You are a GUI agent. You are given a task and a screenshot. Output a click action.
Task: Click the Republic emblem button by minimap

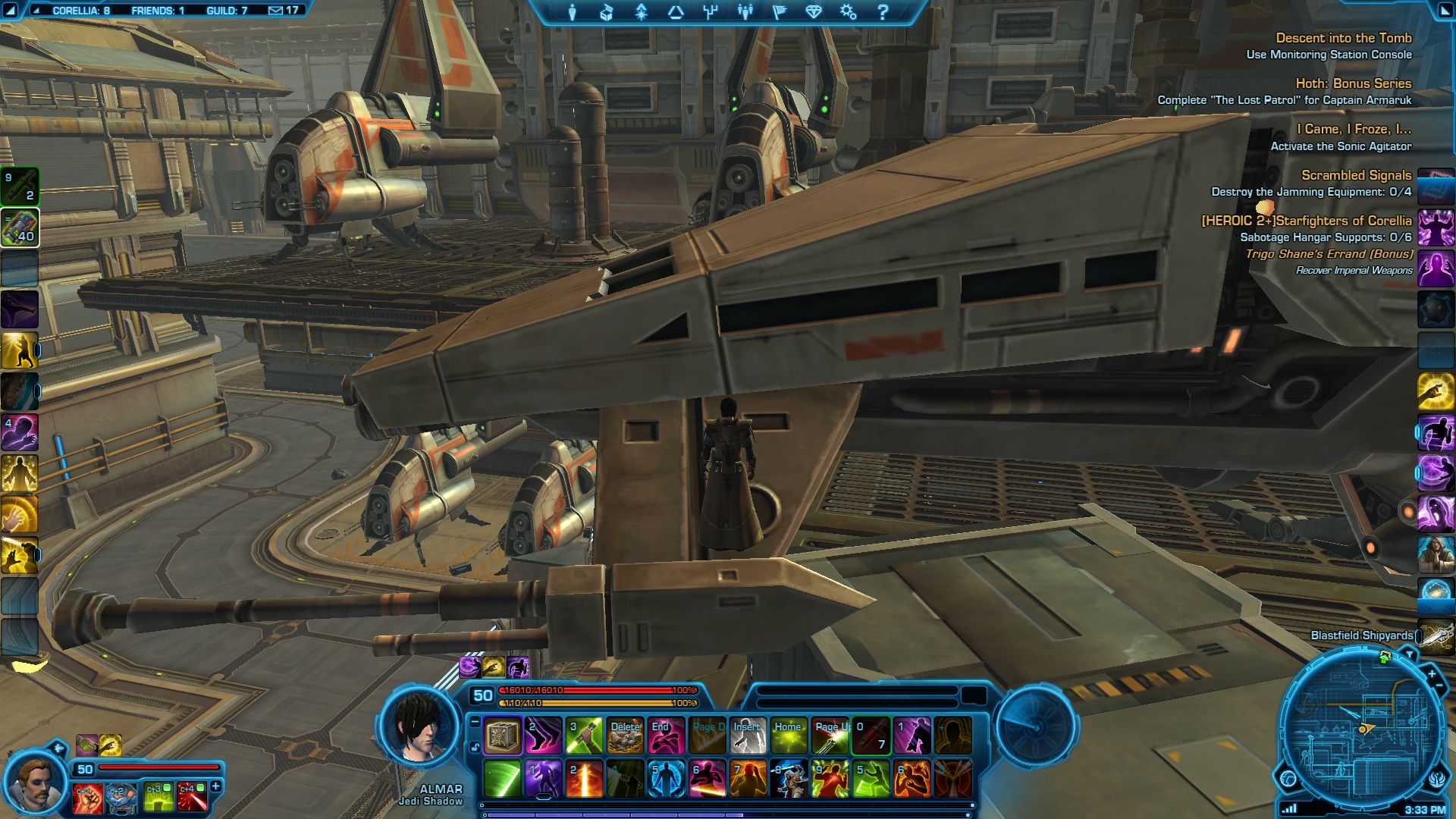pyautogui.click(x=1438, y=779)
